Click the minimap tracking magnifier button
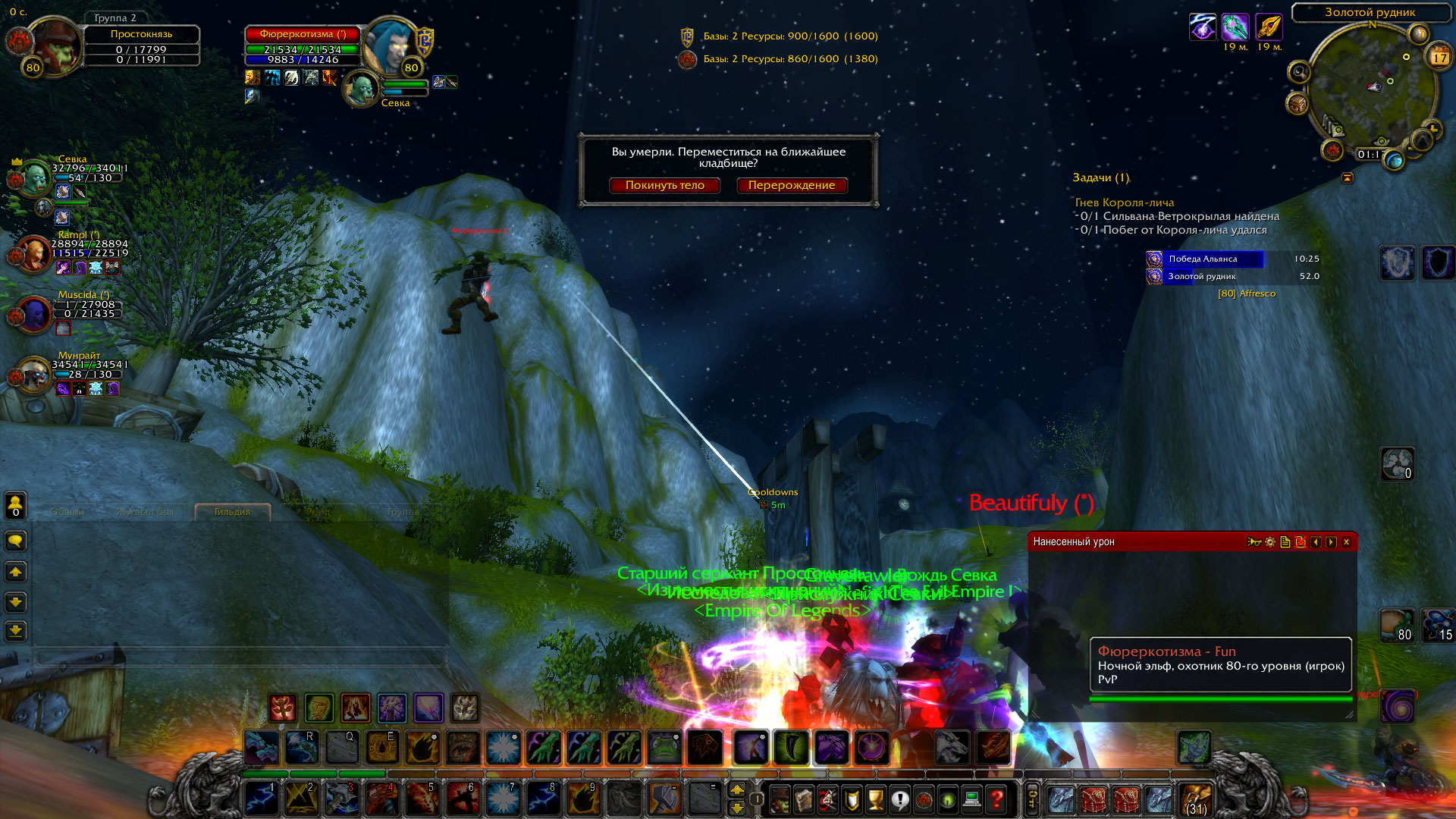This screenshot has height=819, width=1456. click(x=1299, y=72)
